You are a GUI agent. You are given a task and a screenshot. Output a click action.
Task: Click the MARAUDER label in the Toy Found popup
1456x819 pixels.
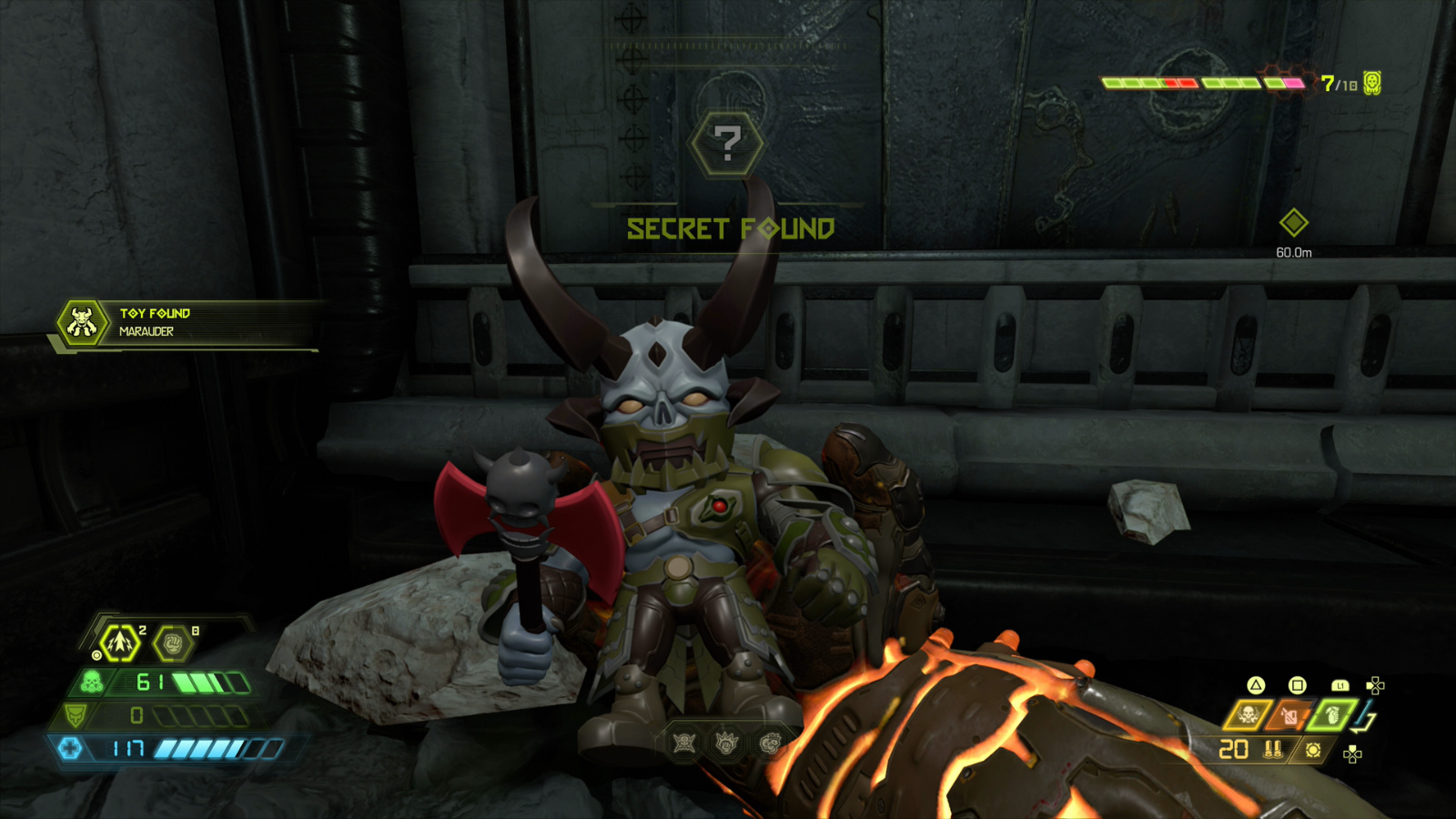click(x=147, y=332)
